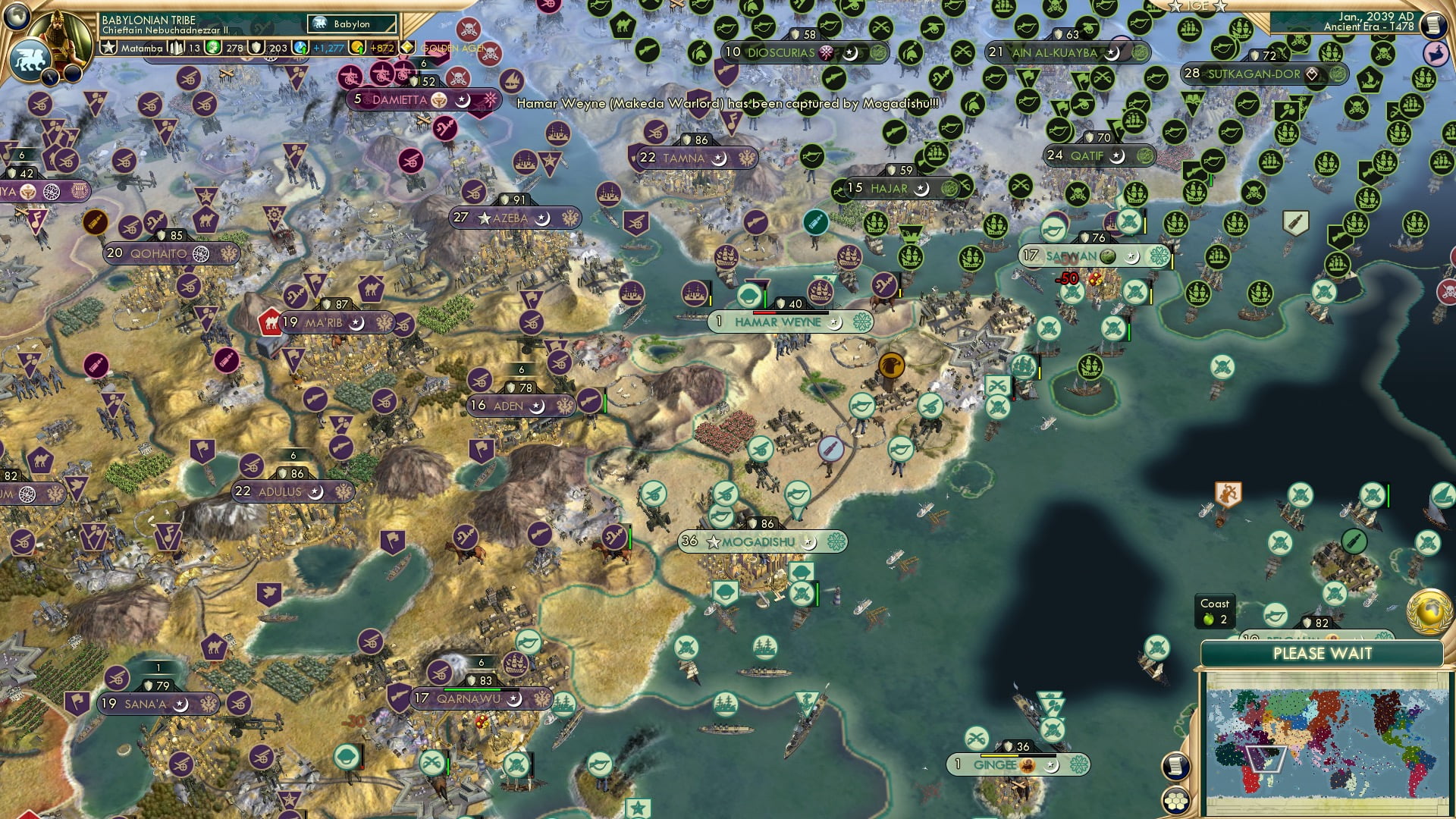This screenshot has height=819, width=1456.
Task: Click Nebuchadnezzar II's leader portrait
Action: click(59, 36)
